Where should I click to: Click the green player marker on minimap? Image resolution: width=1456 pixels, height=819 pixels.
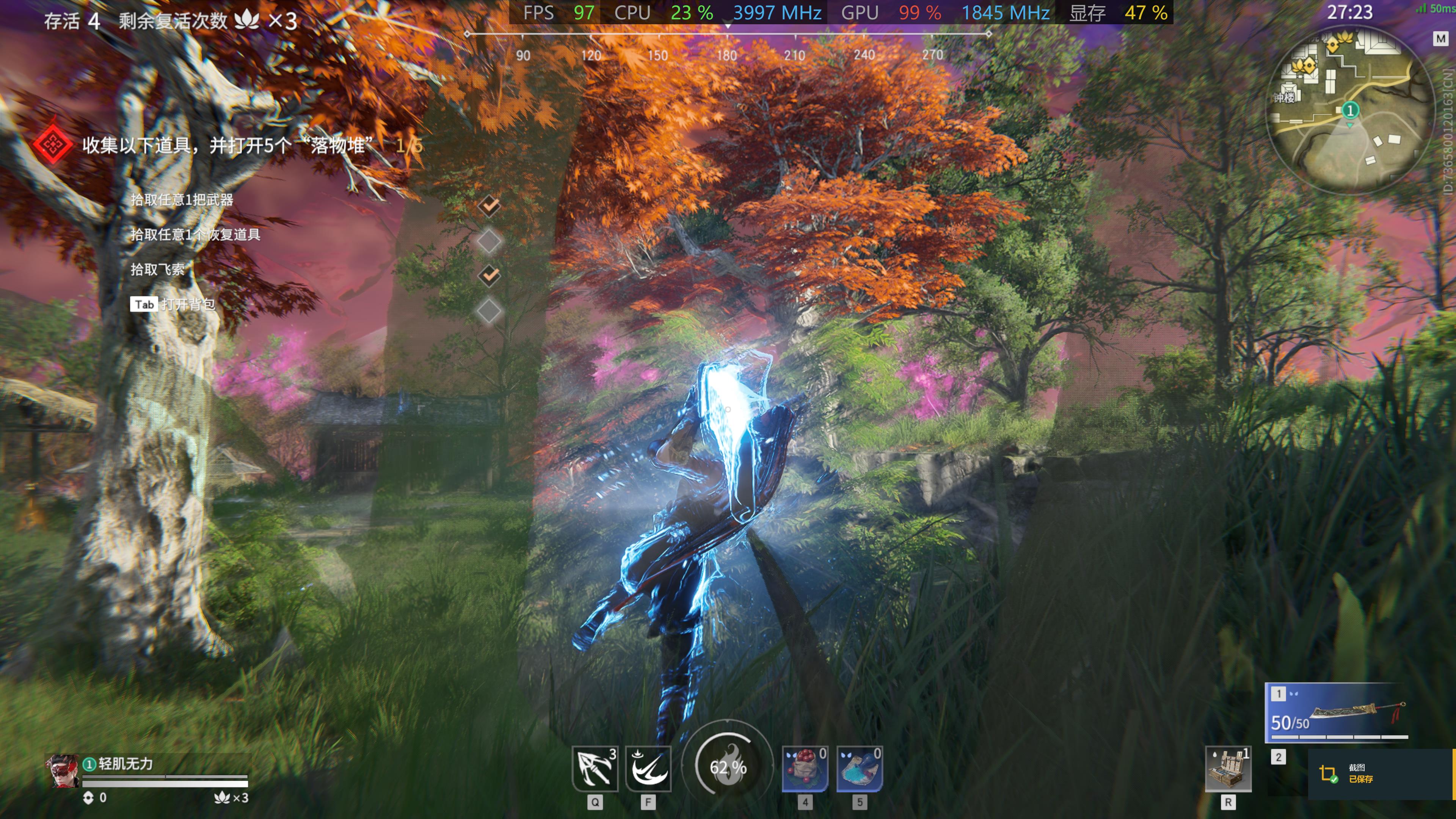[1350, 110]
